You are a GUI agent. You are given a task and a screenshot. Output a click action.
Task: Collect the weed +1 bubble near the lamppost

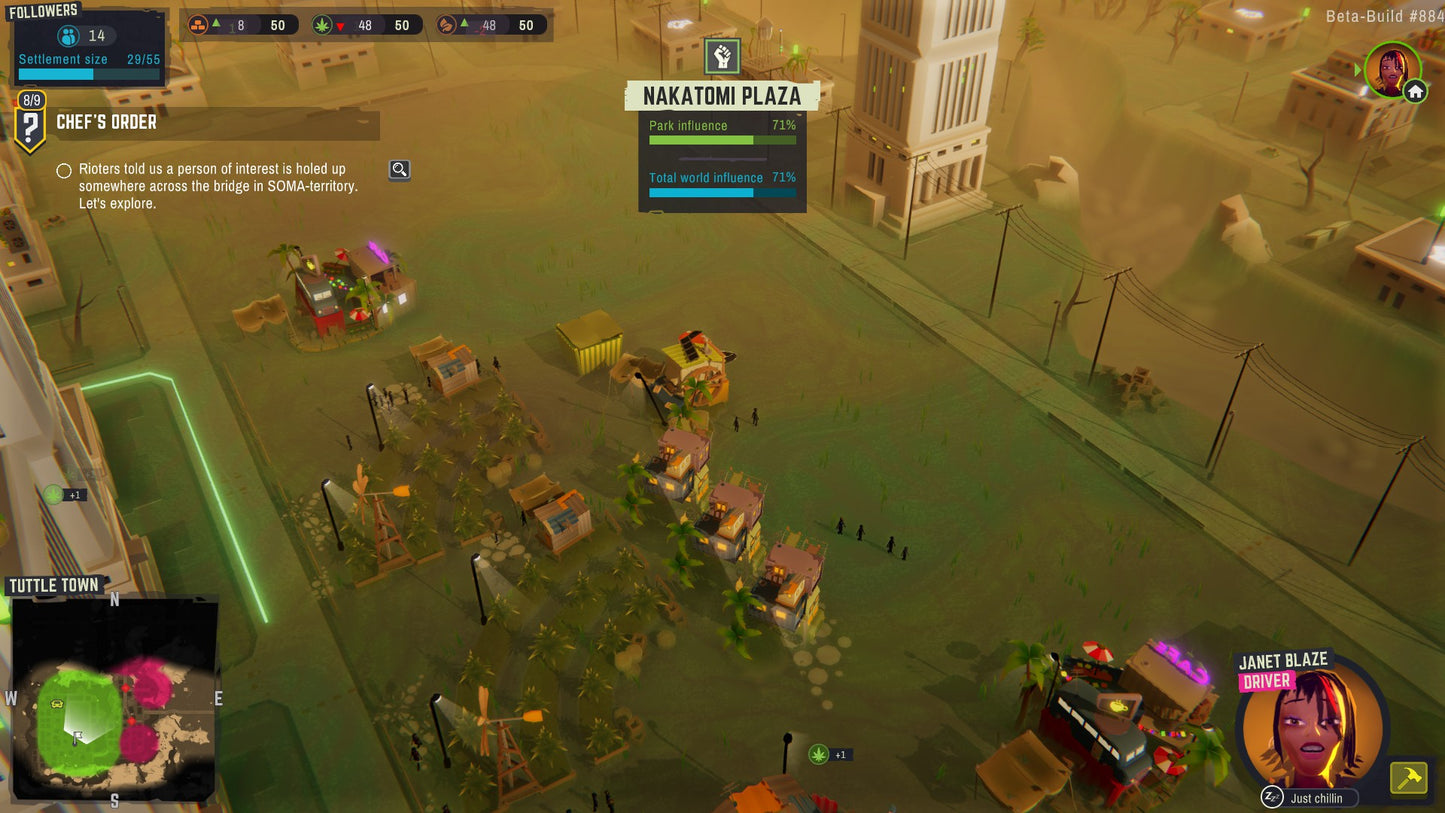(x=820, y=754)
